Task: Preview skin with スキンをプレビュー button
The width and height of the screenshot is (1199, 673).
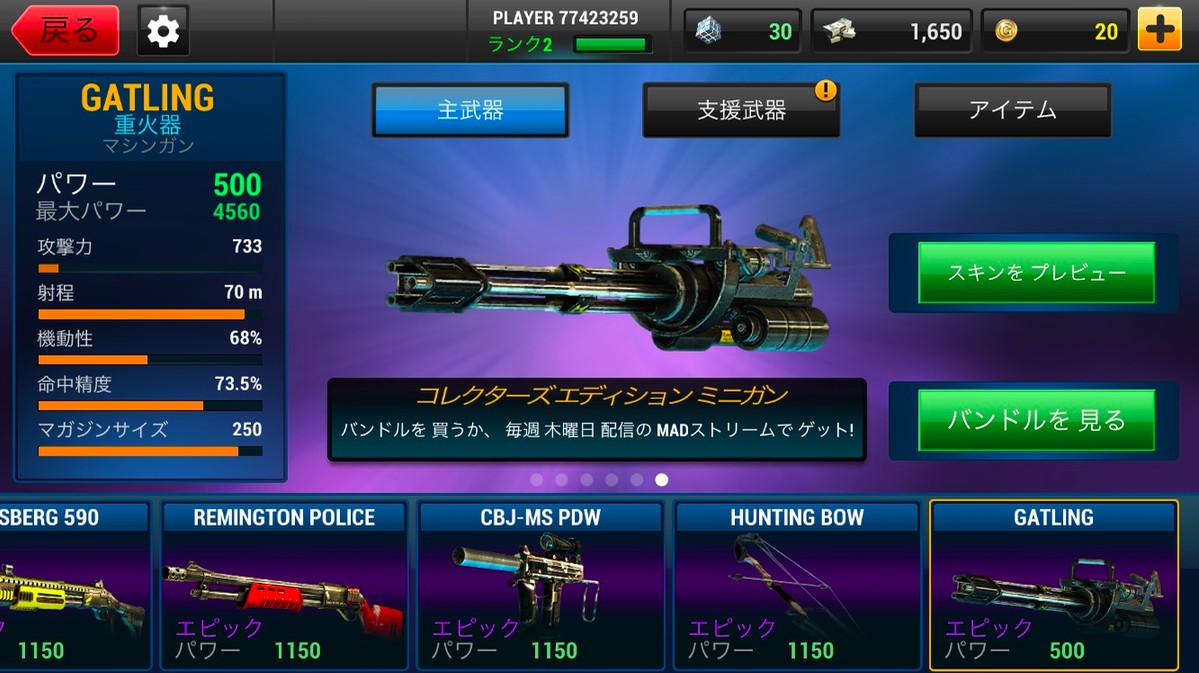Action: click(x=1036, y=272)
